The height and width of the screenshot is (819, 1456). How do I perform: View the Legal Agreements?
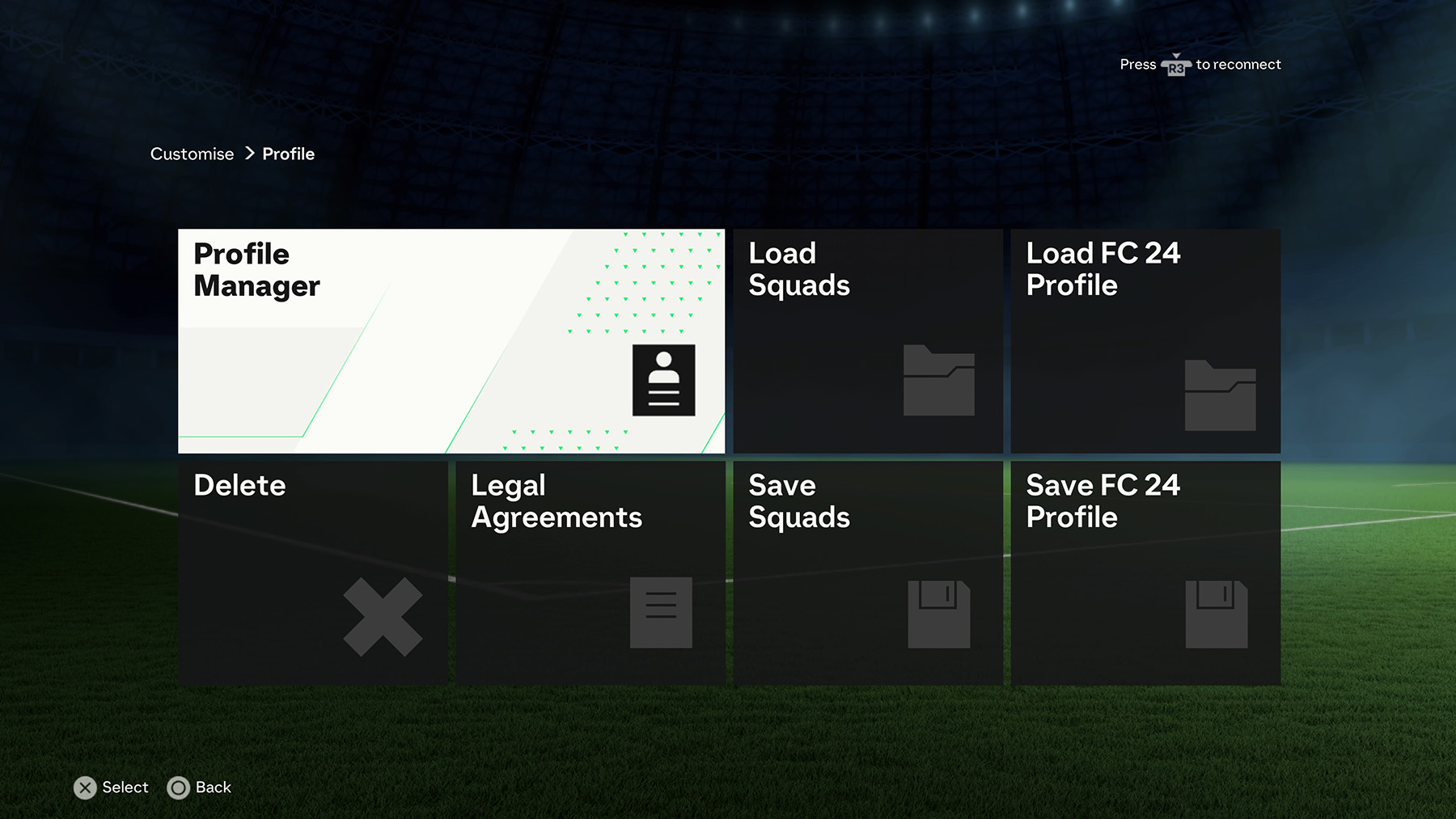[590, 572]
